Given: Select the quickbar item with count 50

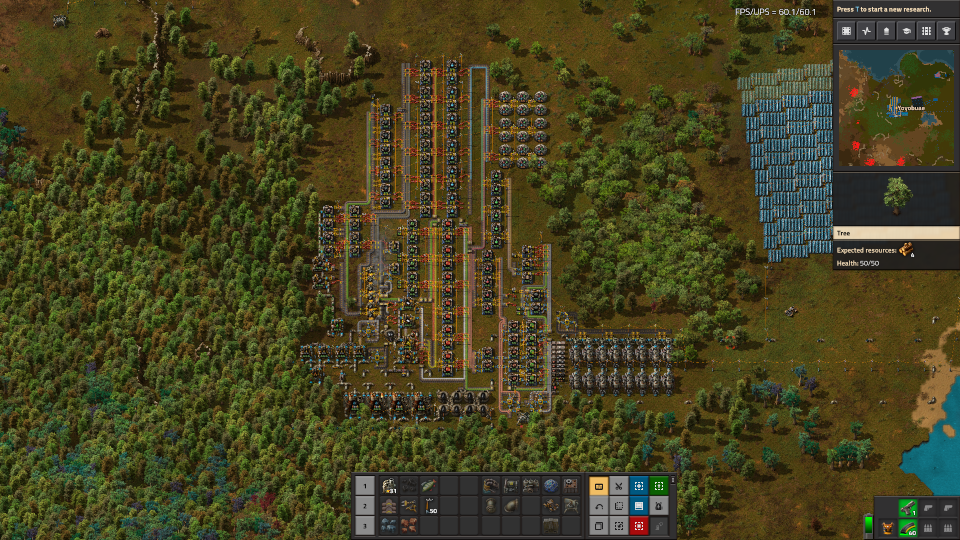Looking at the screenshot, I should coord(427,506).
